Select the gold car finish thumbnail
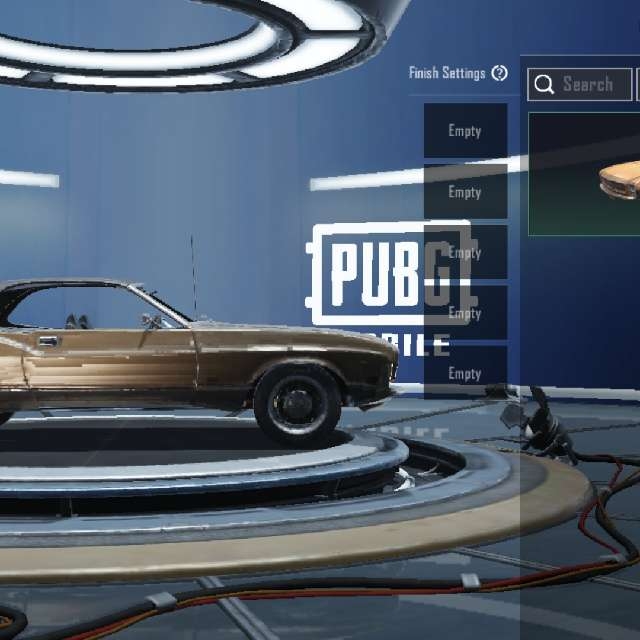The width and height of the screenshot is (640, 640). pos(585,174)
